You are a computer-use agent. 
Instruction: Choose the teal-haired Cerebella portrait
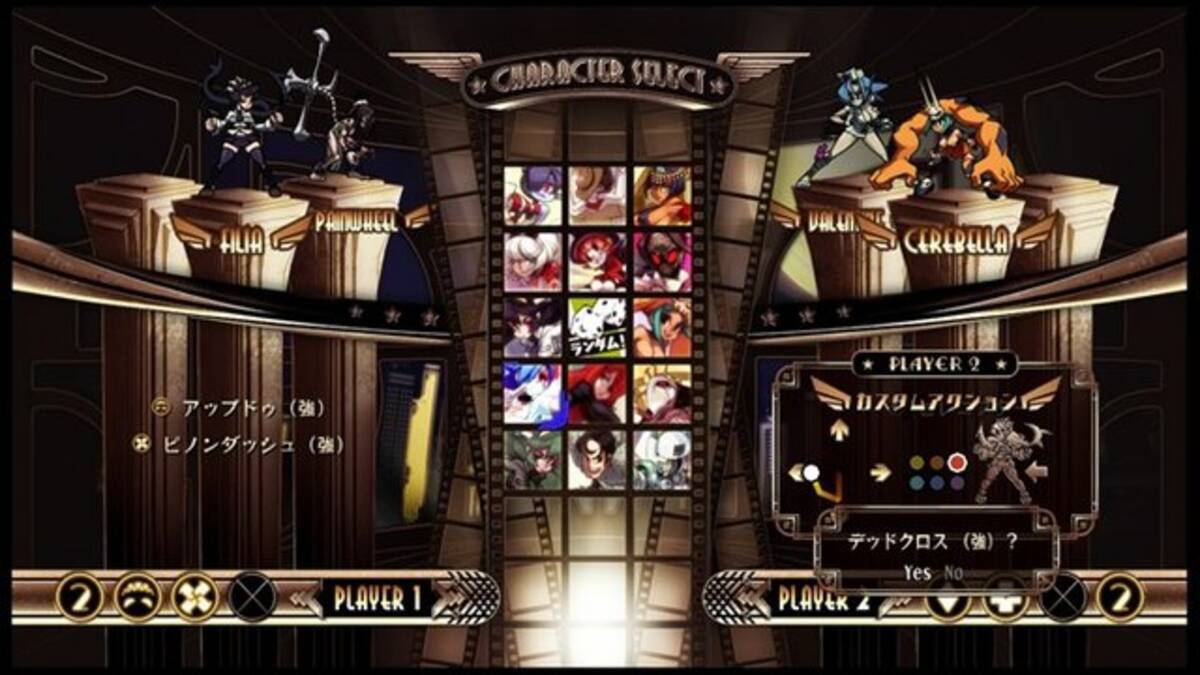coord(662,328)
